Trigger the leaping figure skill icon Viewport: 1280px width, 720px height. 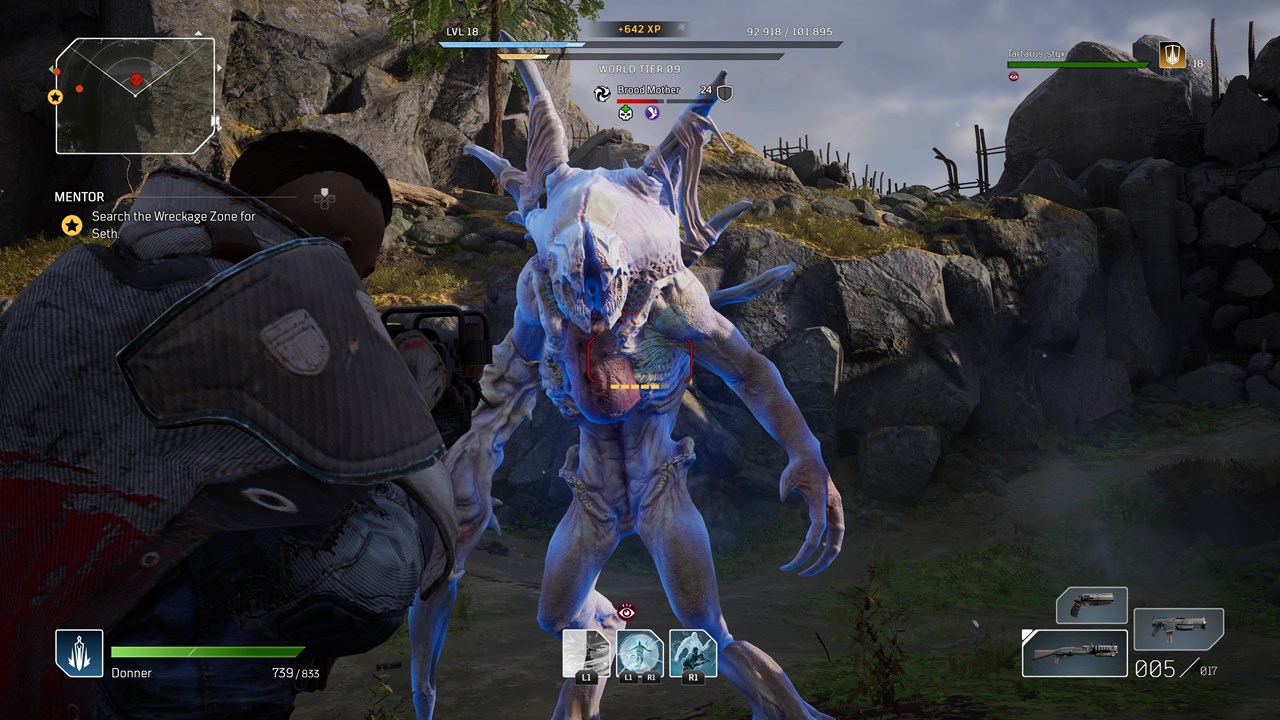tap(693, 654)
